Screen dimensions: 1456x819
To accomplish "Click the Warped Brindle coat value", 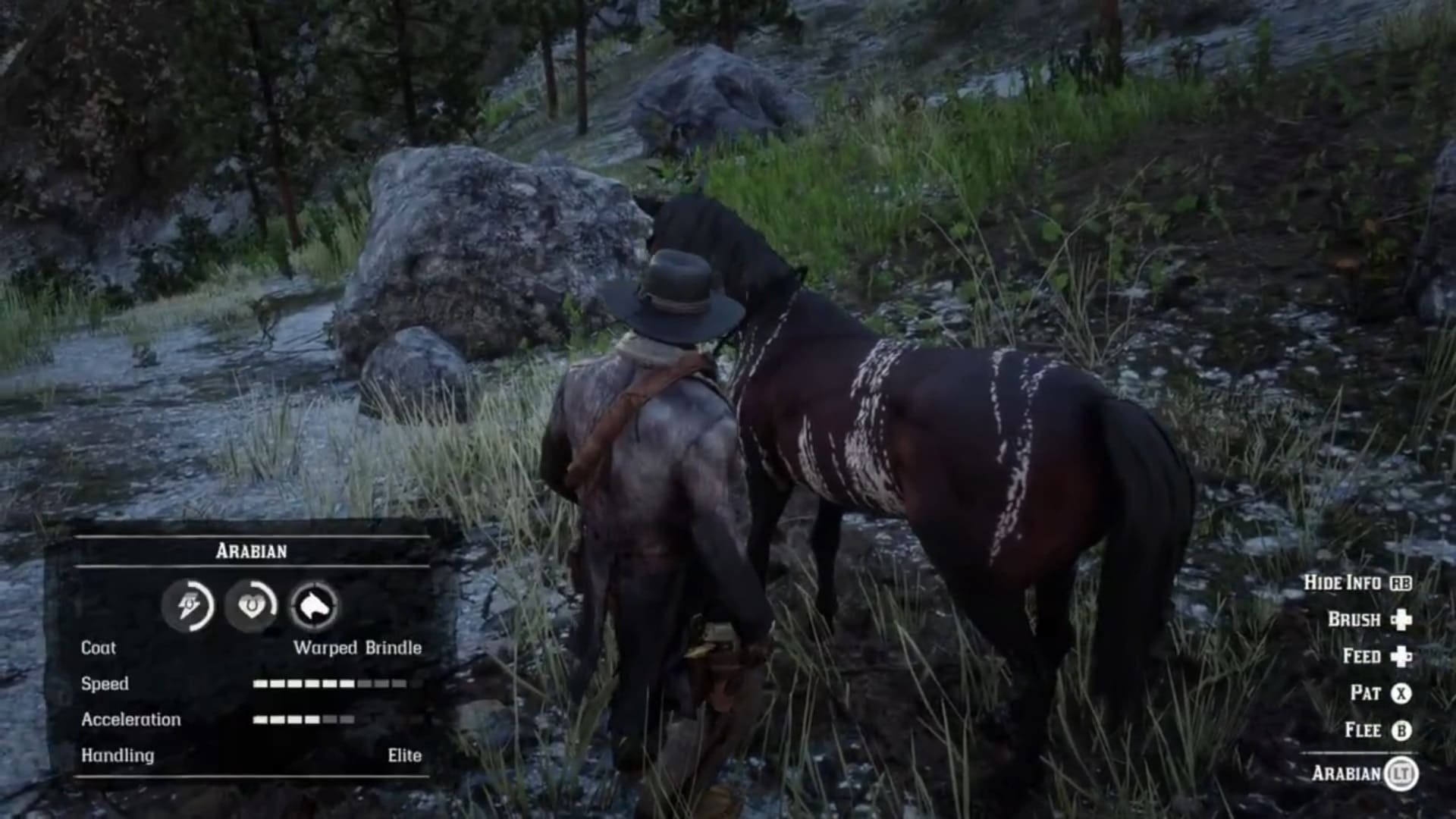I will (359, 648).
